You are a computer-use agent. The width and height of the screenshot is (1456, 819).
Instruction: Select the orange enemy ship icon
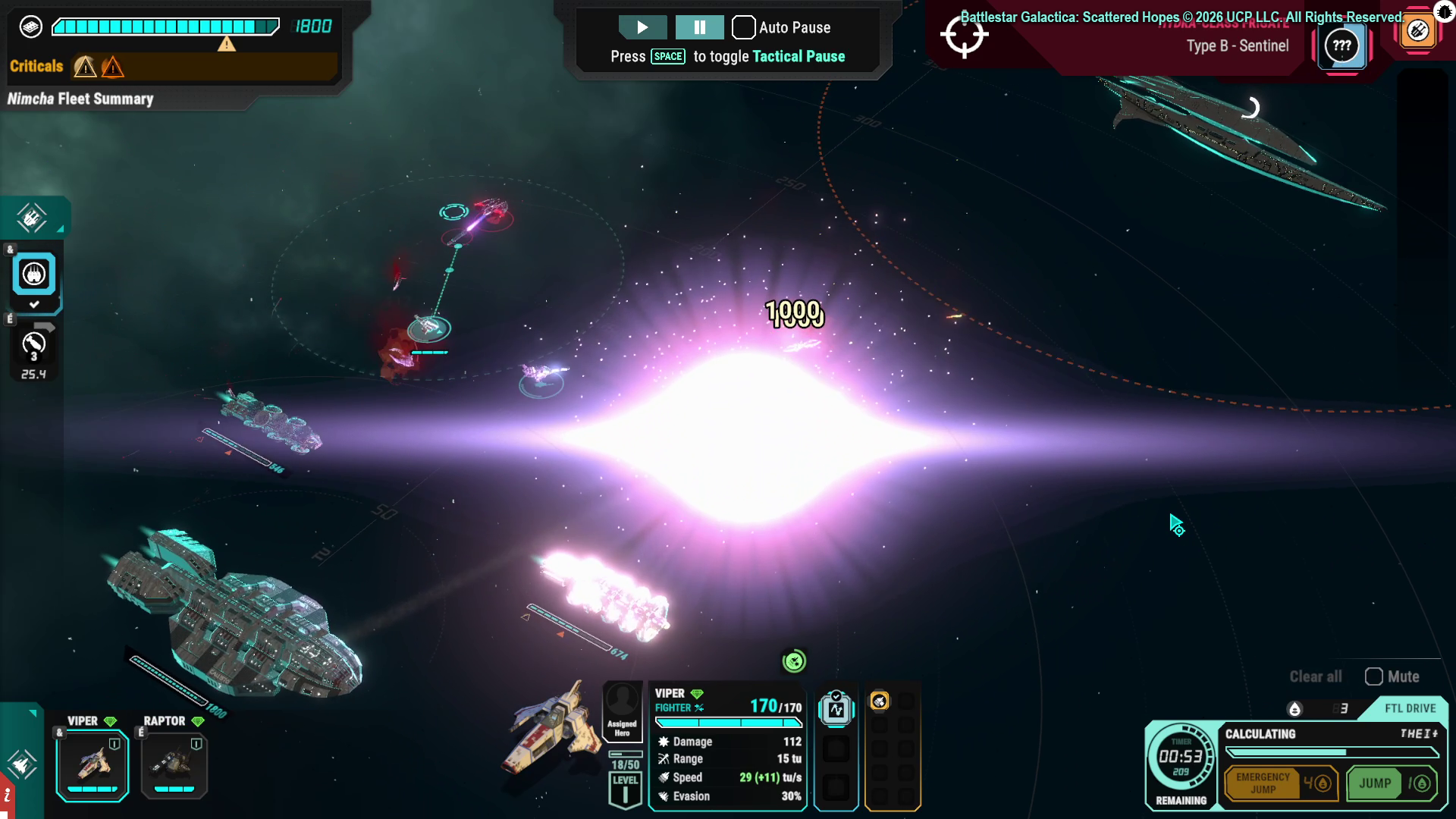pos(1417,31)
